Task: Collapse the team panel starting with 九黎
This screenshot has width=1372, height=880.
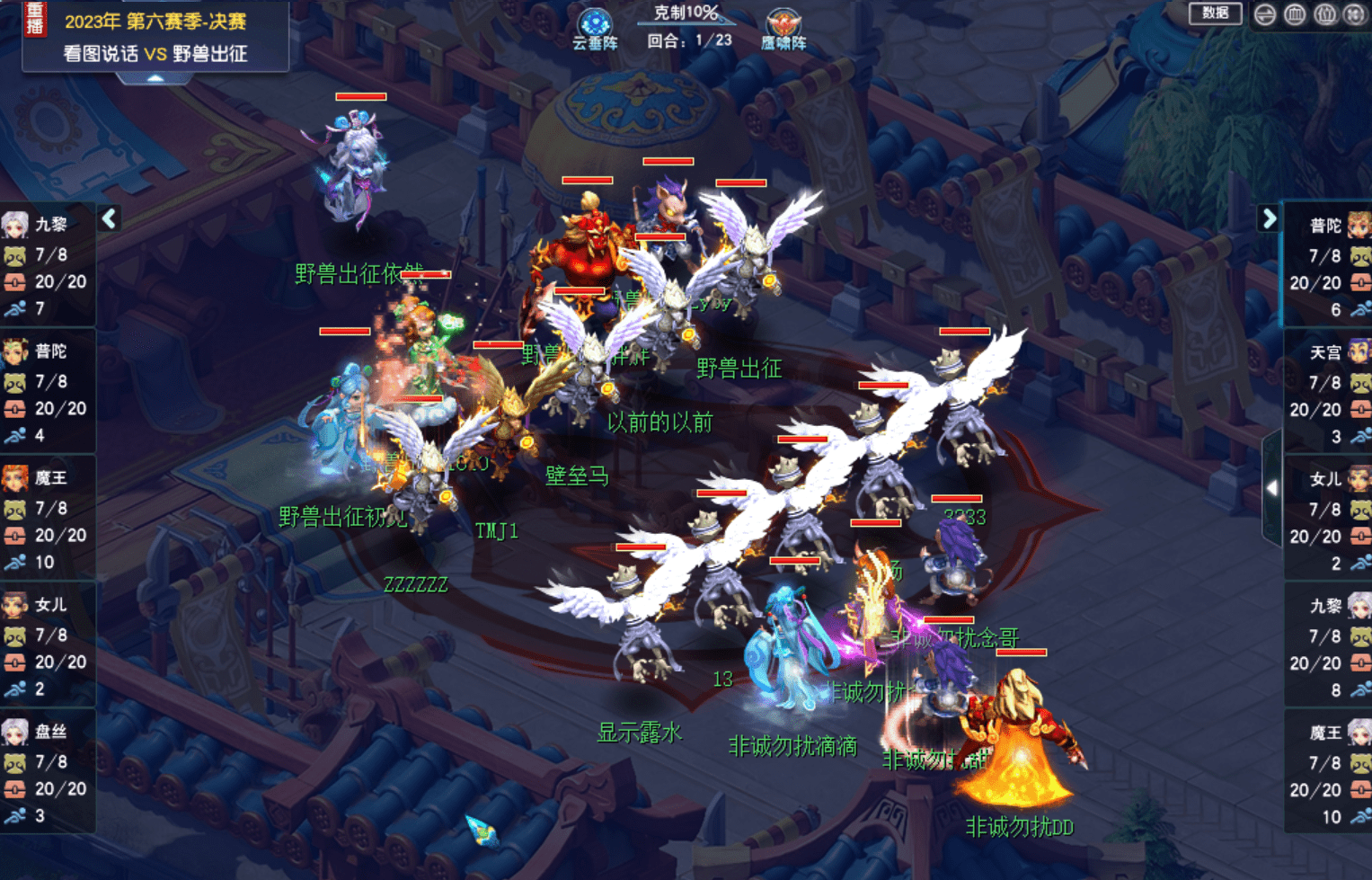Action: coord(110,218)
